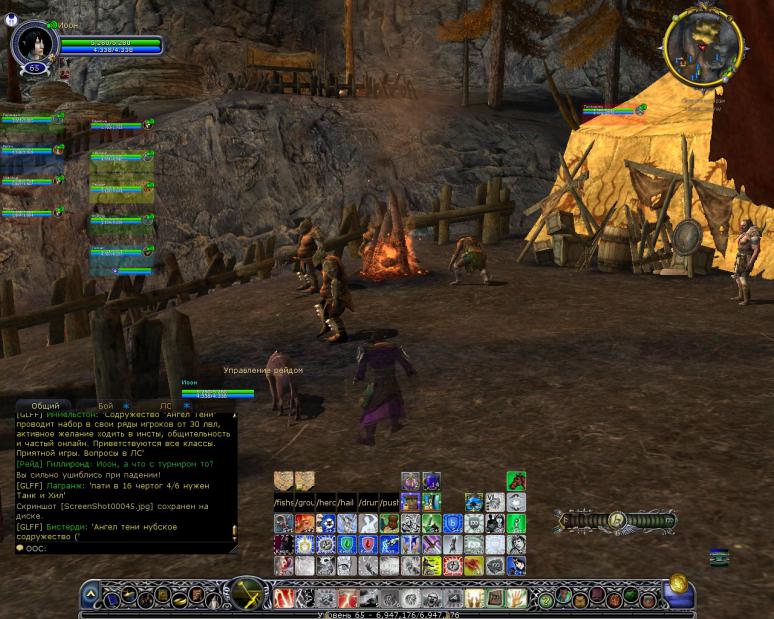This screenshot has height=619, width=774.
Task: Use the /fishs macro slot
Action: click(x=284, y=502)
